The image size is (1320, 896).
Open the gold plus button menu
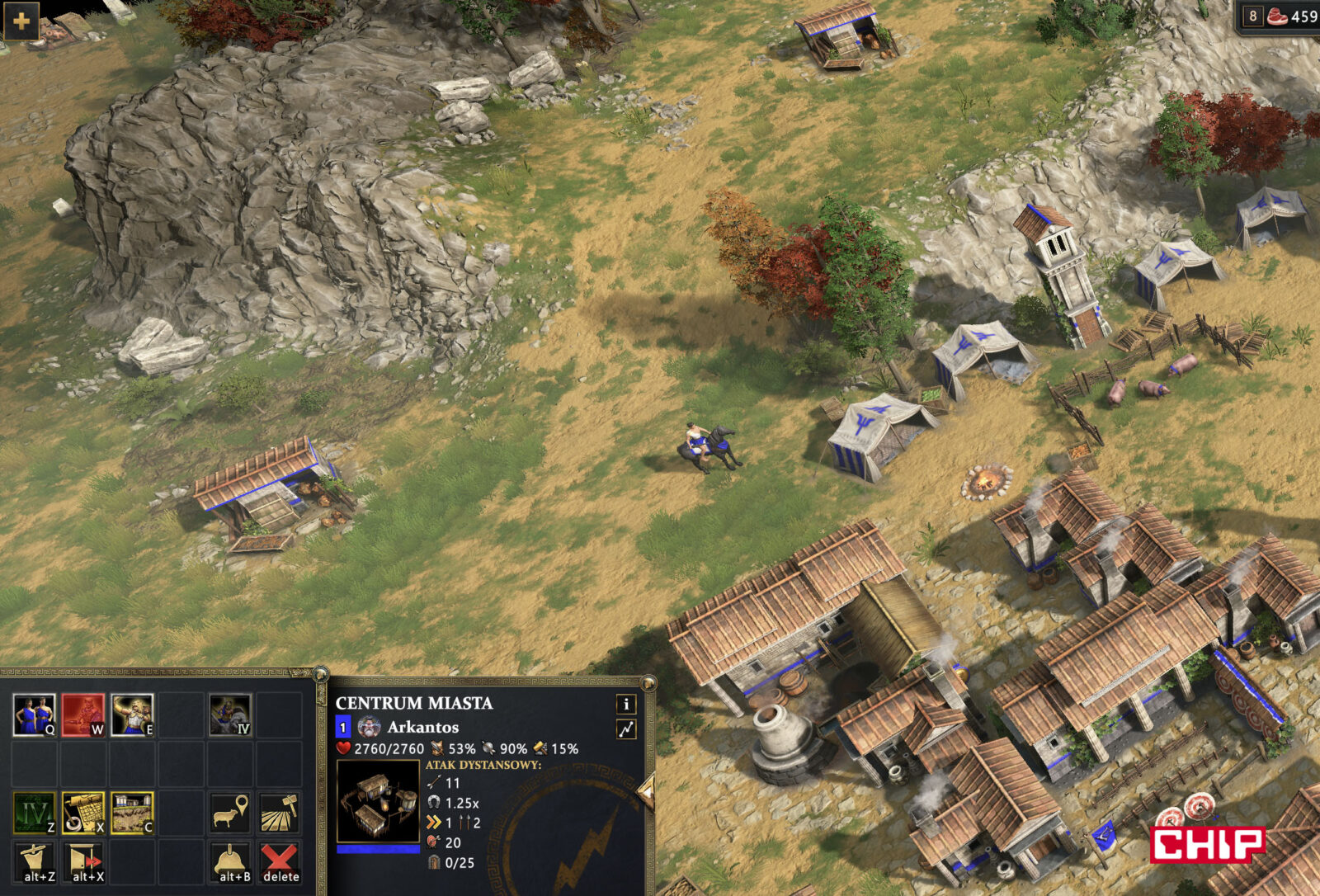[x=21, y=21]
